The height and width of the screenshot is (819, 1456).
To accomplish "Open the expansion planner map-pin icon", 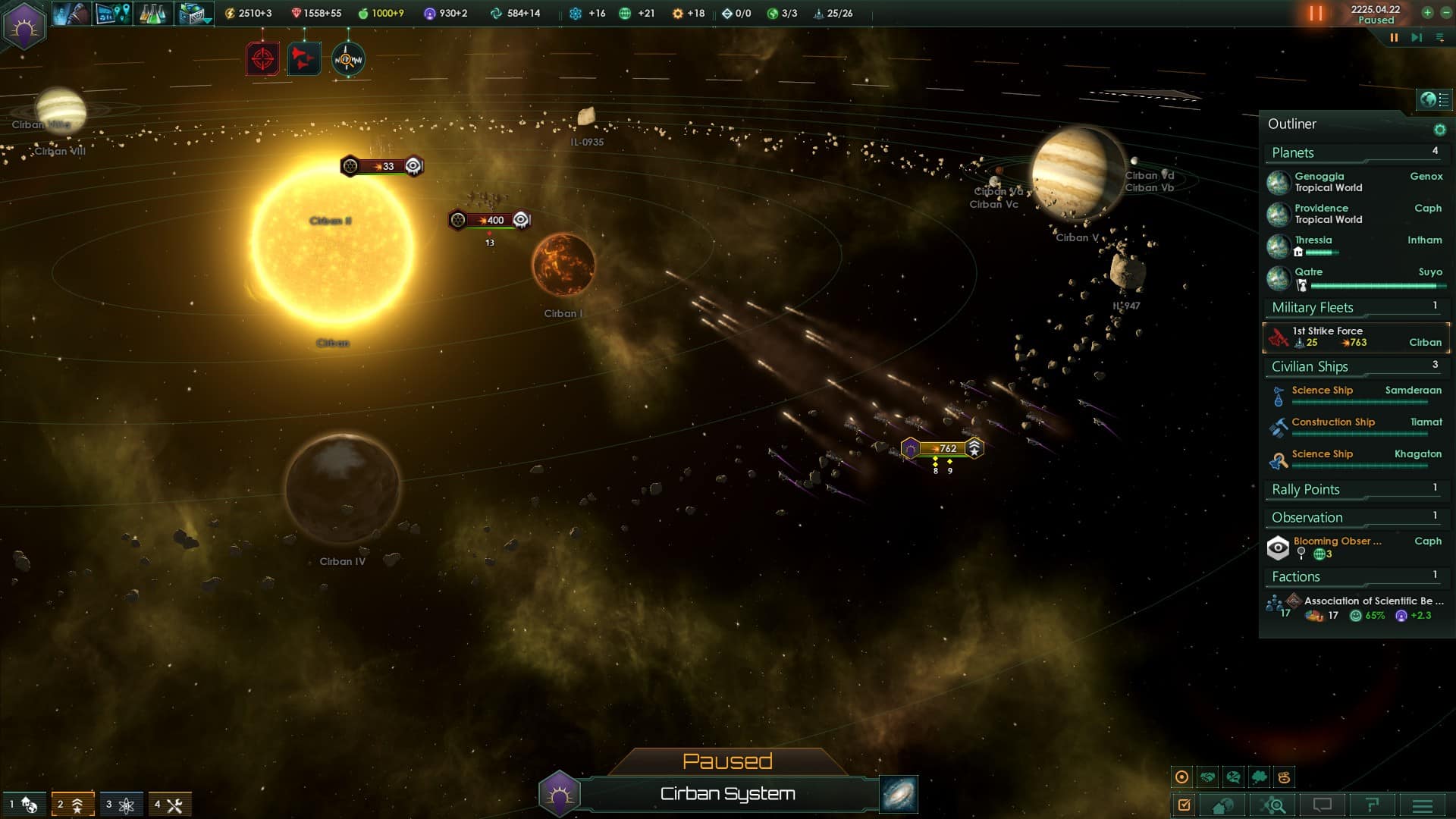I will click(112, 14).
